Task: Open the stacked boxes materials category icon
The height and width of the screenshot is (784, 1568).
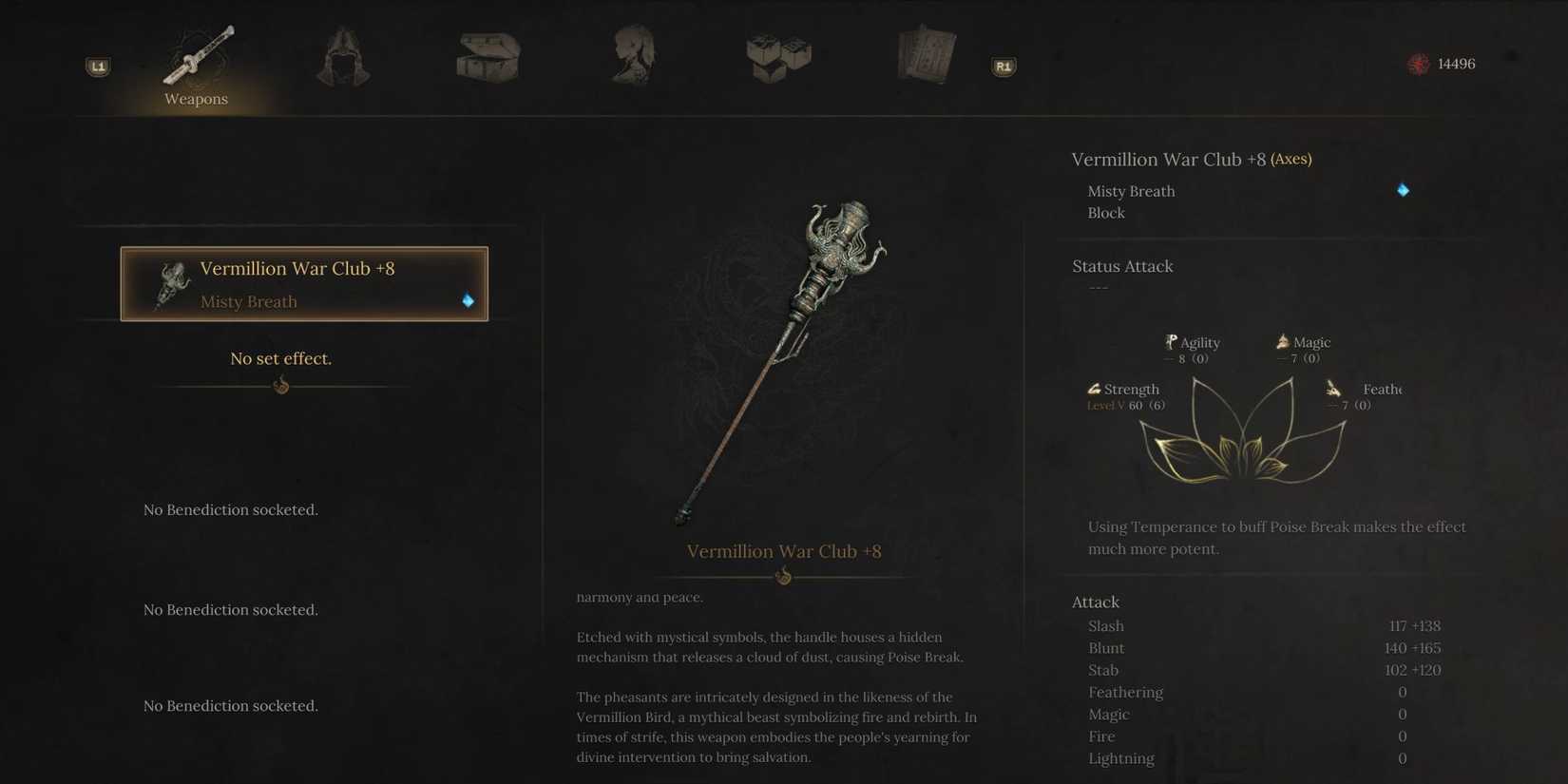Action: pyautogui.click(x=778, y=59)
